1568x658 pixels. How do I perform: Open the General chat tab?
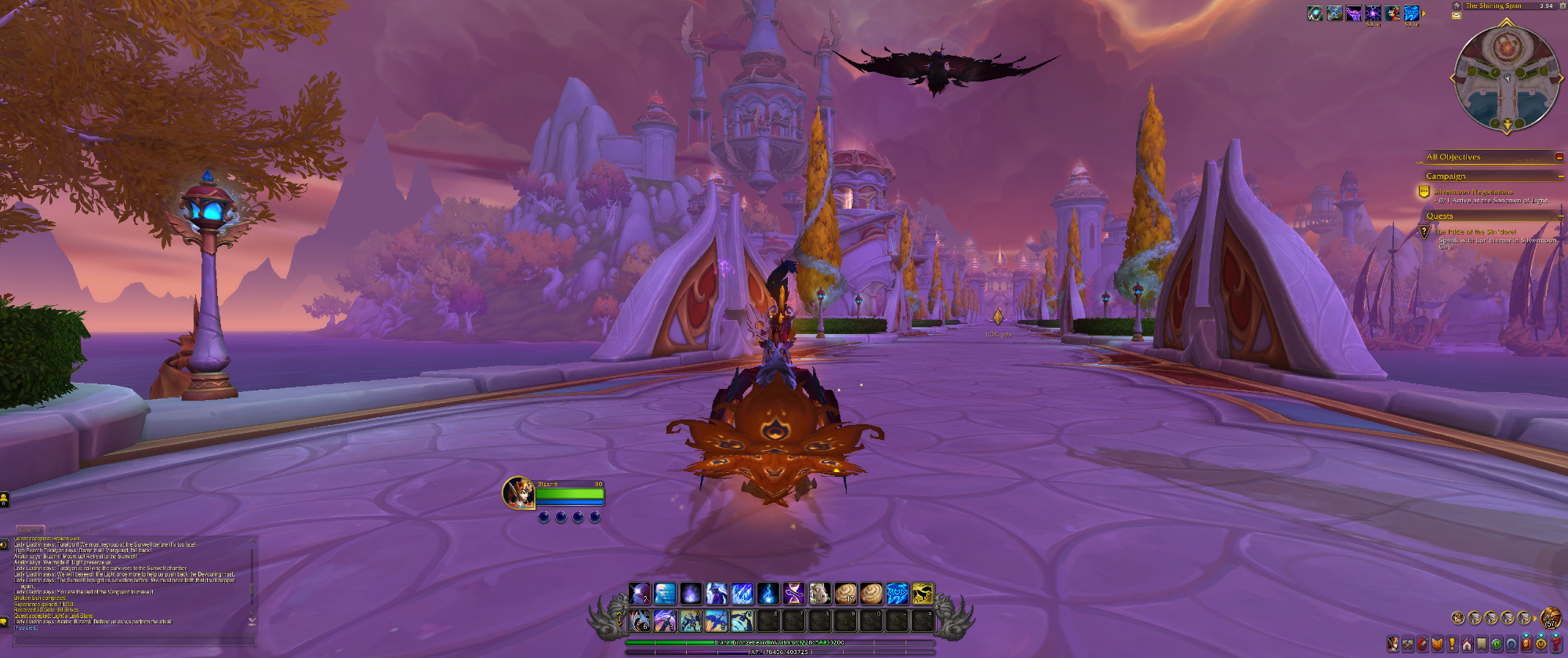click(30, 530)
